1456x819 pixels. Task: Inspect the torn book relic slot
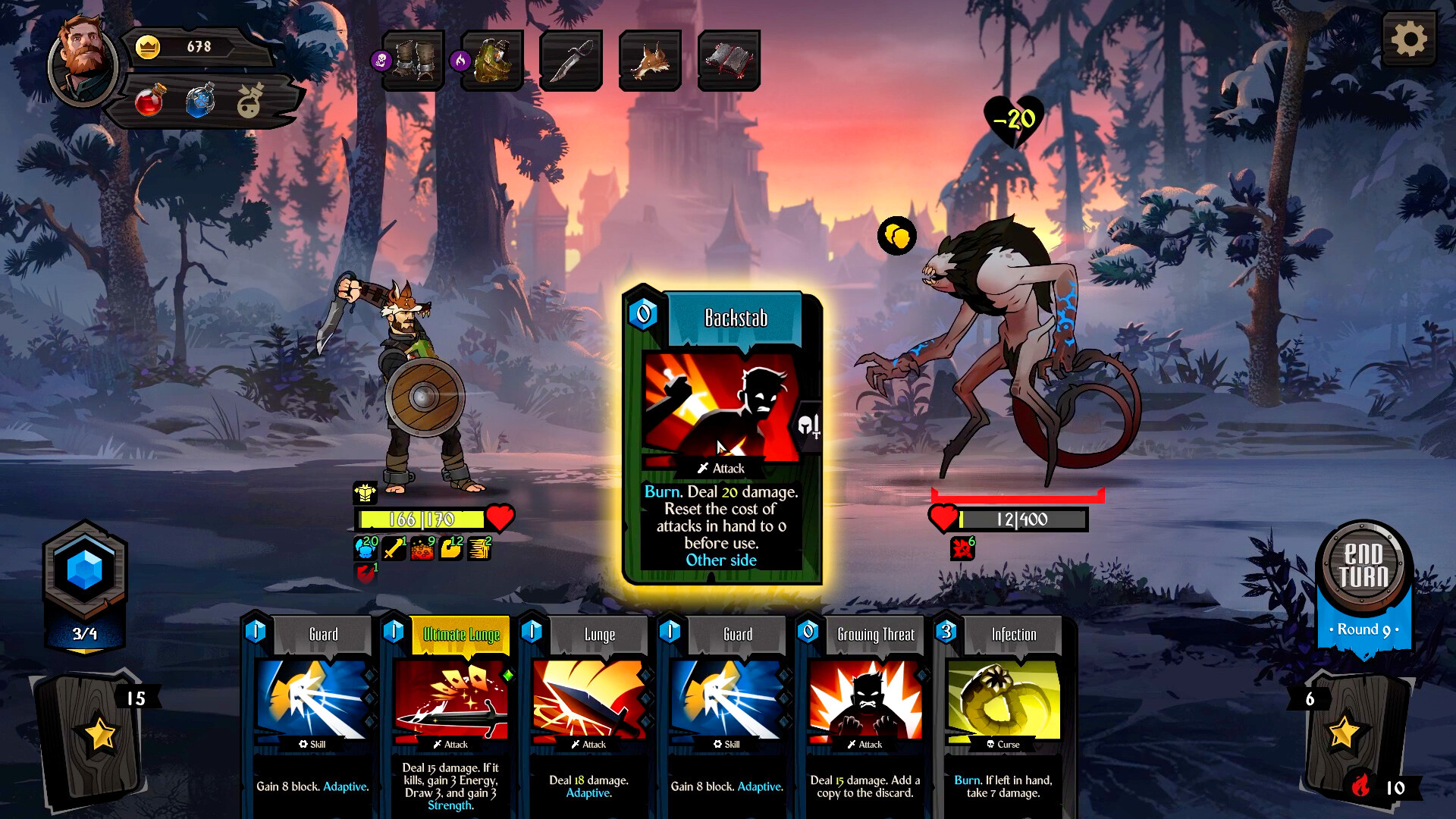tap(729, 61)
